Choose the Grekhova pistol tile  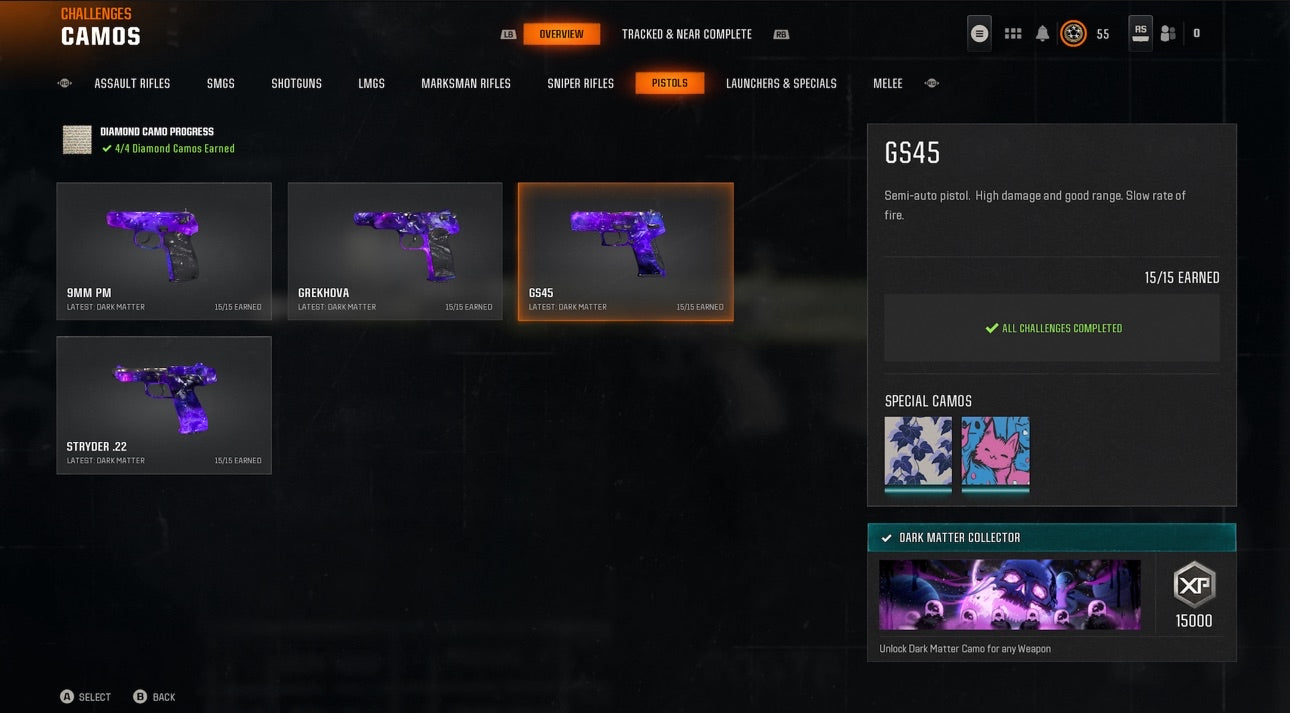pos(395,251)
